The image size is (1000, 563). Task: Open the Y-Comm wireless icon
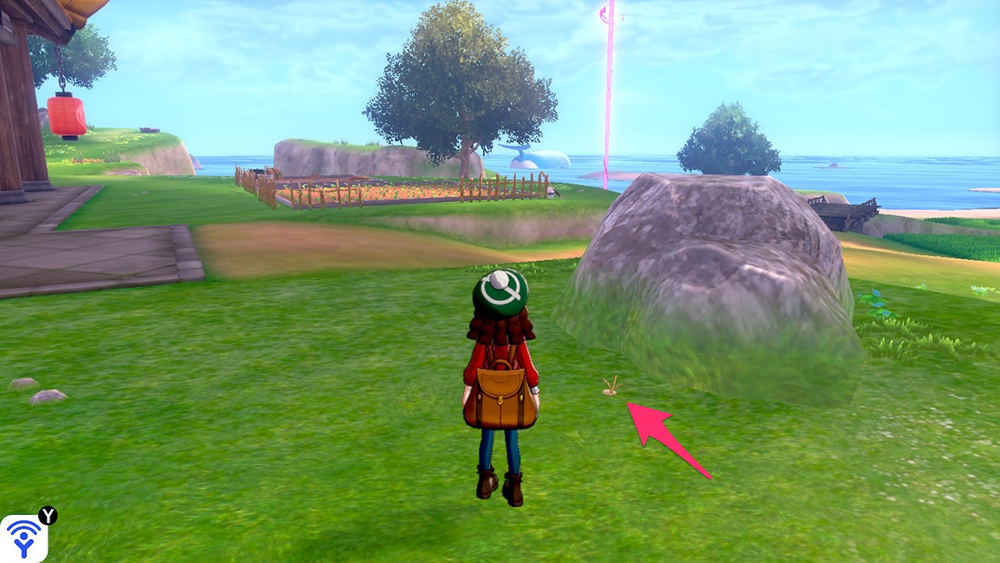pyautogui.click(x=22, y=538)
